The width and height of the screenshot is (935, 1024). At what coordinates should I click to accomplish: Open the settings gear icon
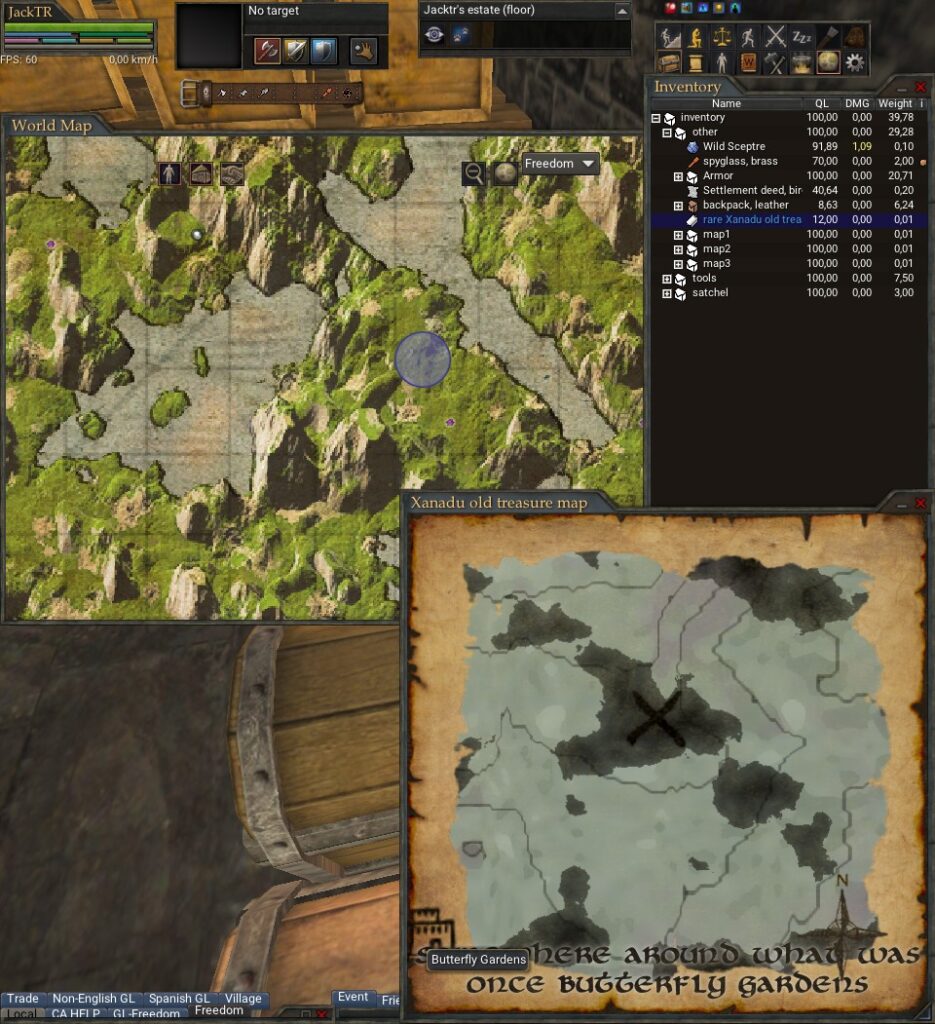point(855,63)
